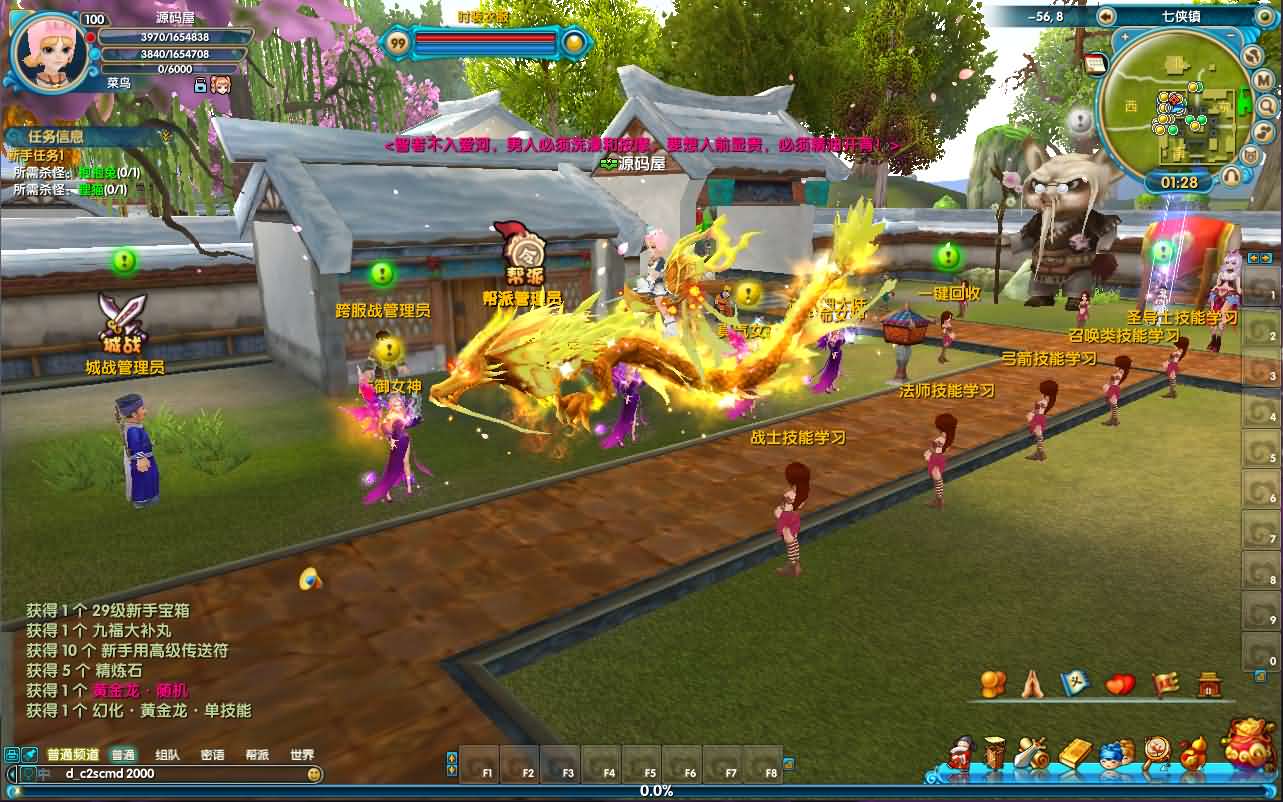Open the smiley emoji picker in chat

(314, 774)
